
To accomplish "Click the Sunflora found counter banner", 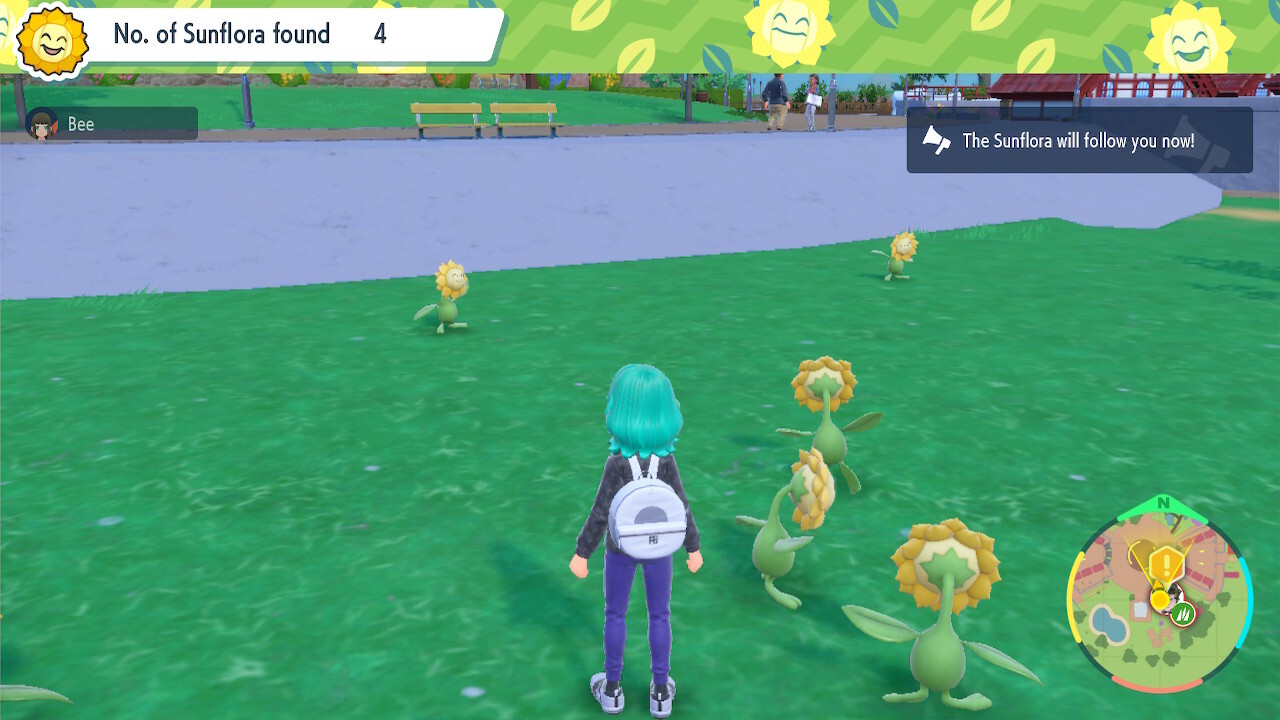I will (x=250, y=34).
